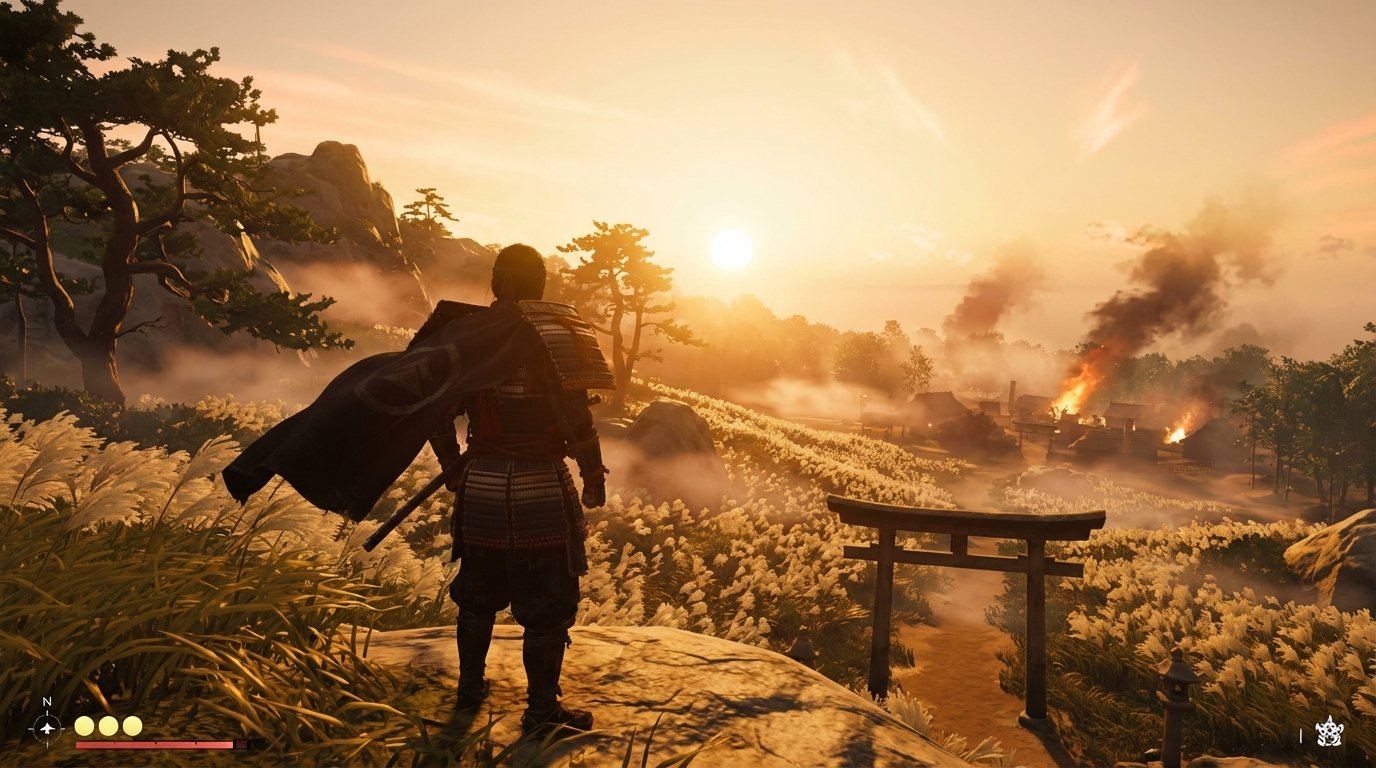
Task: Click the second yellow Resolve orb
Action: (x=107, y=726)
